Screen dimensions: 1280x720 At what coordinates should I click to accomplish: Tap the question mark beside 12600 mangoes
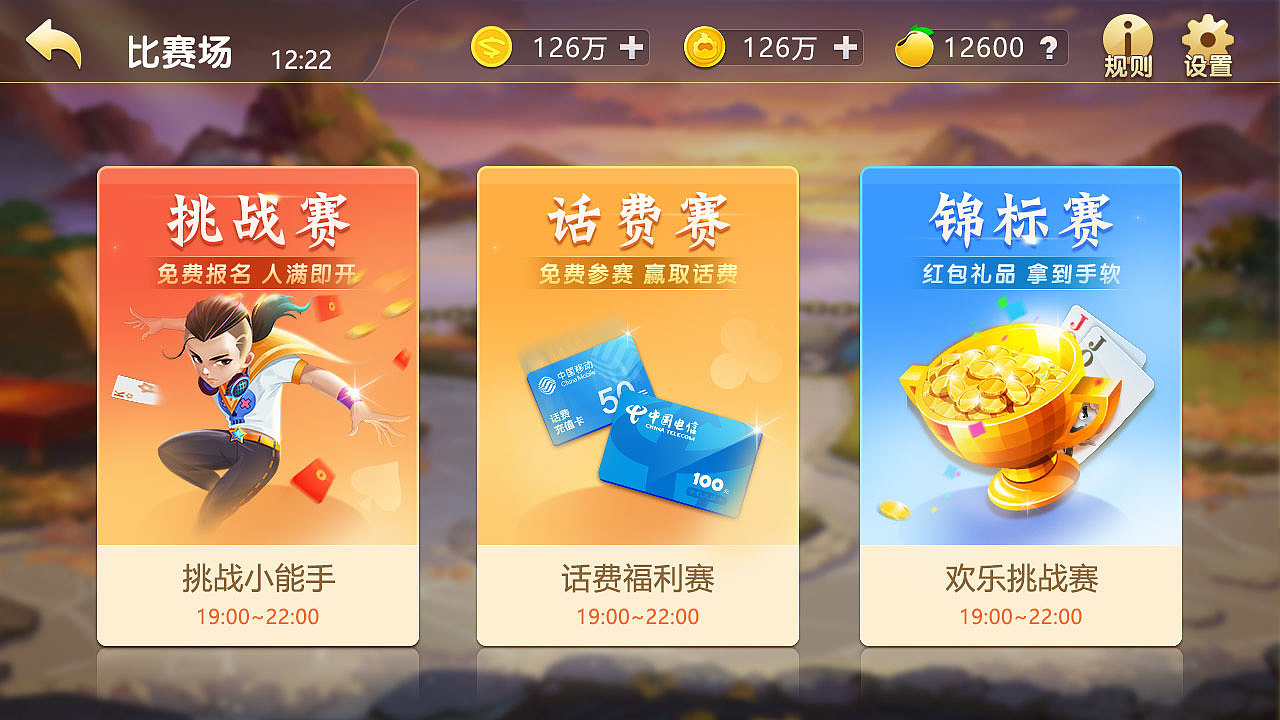1046,46
